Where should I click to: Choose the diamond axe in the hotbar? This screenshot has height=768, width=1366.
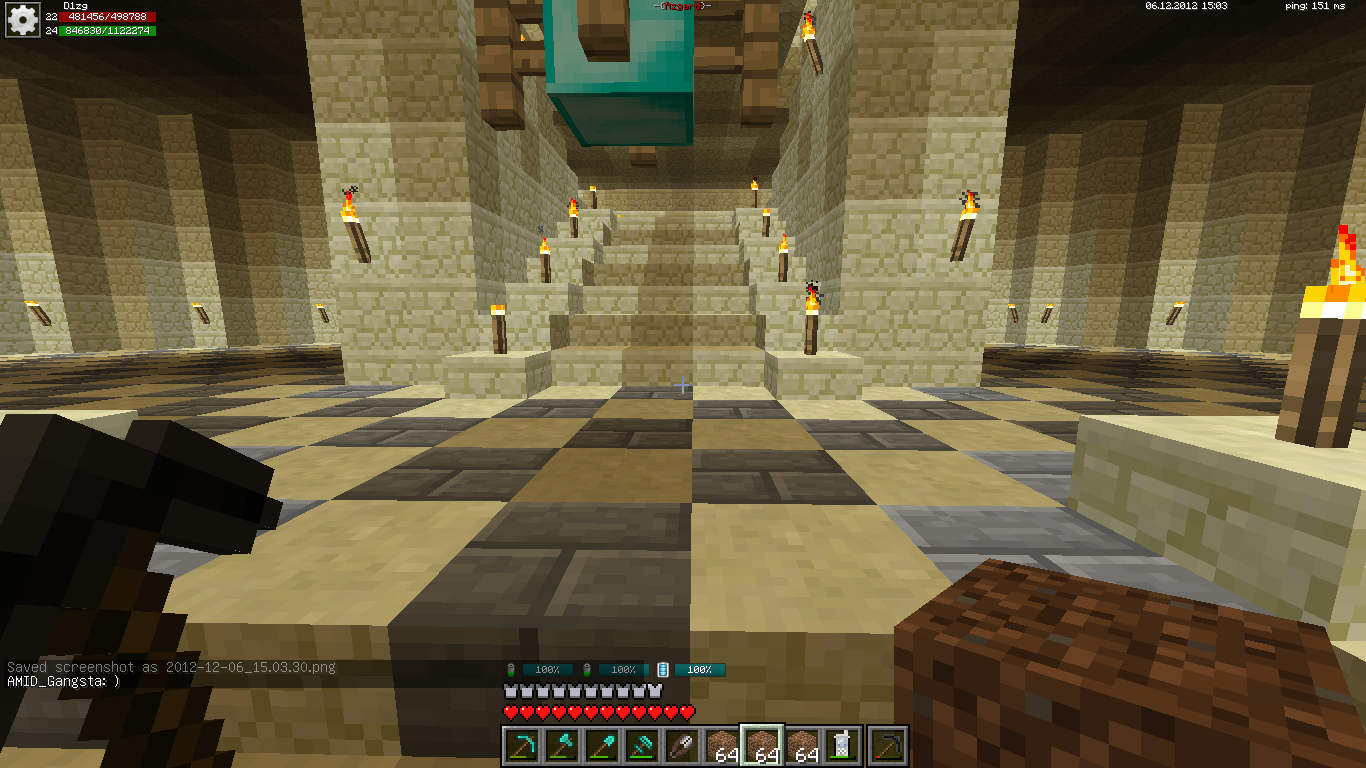pos(560,745)
